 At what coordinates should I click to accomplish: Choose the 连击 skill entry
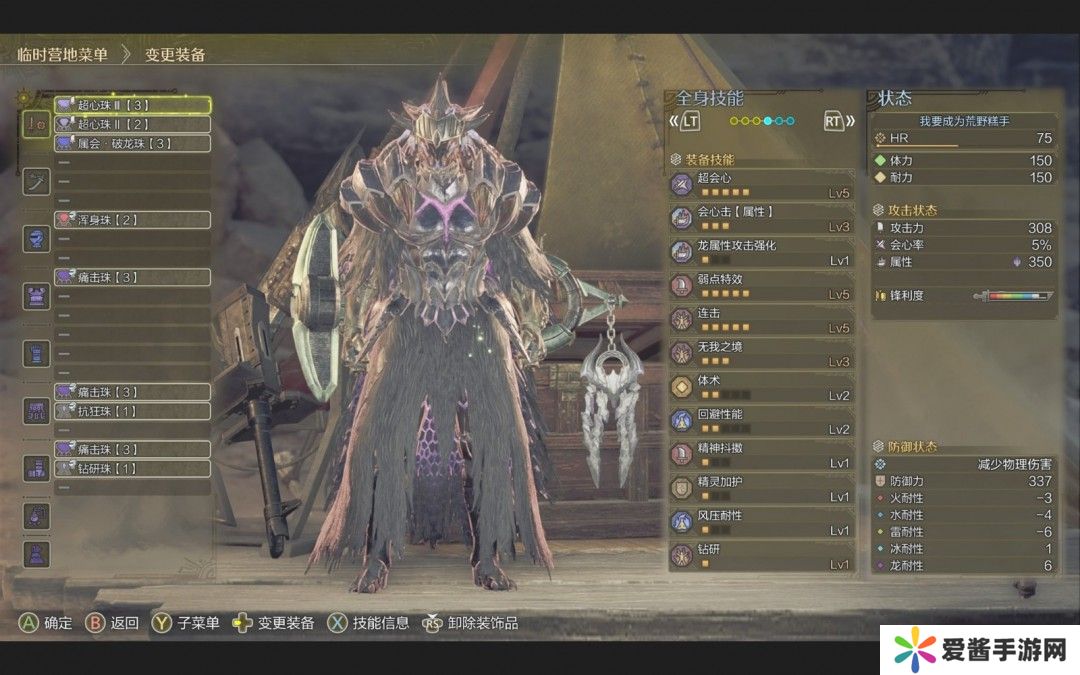click(762, 319)
